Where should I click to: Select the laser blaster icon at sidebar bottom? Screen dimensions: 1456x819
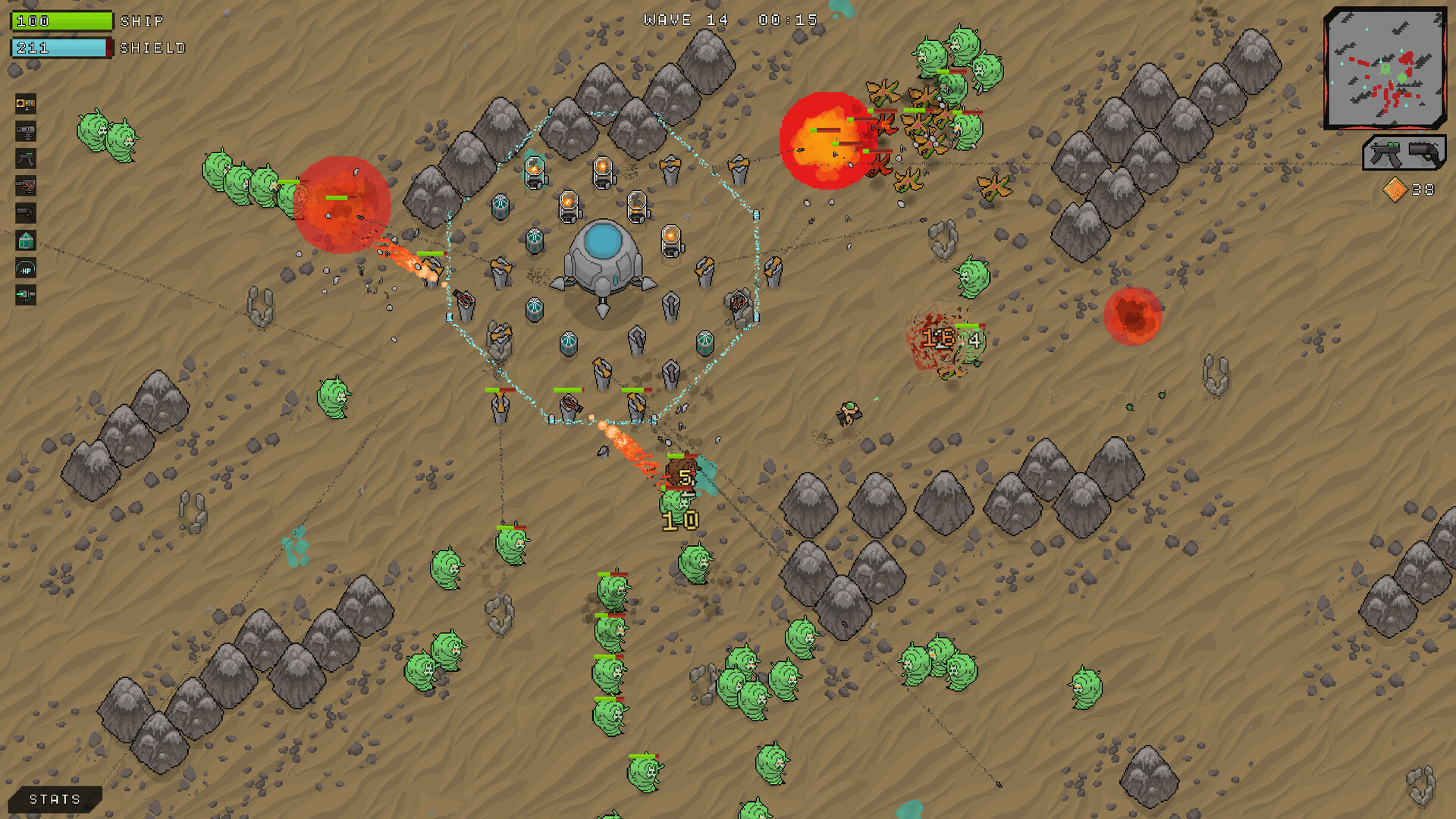[25, 296]
